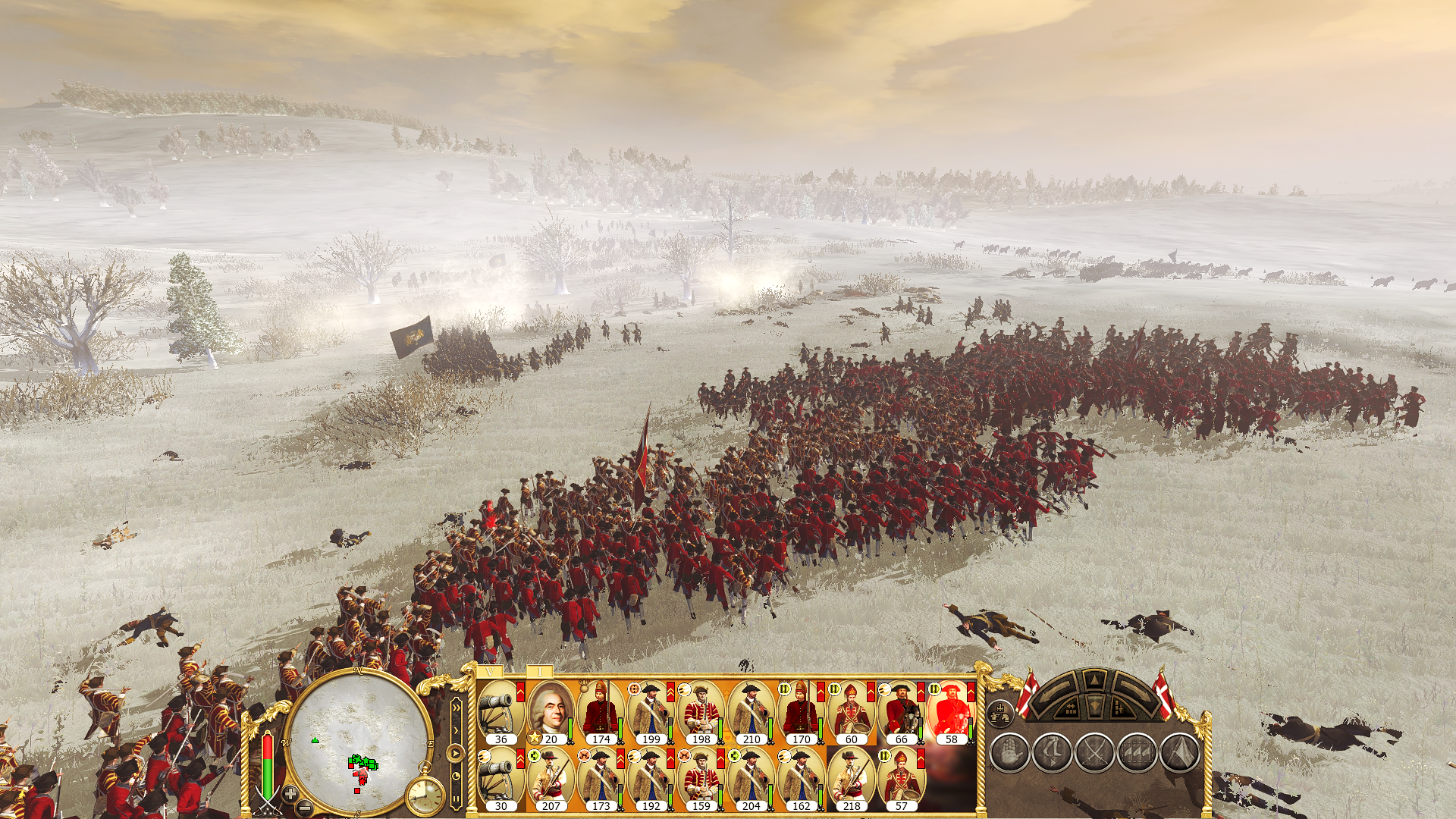Pick the red highlighted unit card showing 58

[x=951, y=713]
